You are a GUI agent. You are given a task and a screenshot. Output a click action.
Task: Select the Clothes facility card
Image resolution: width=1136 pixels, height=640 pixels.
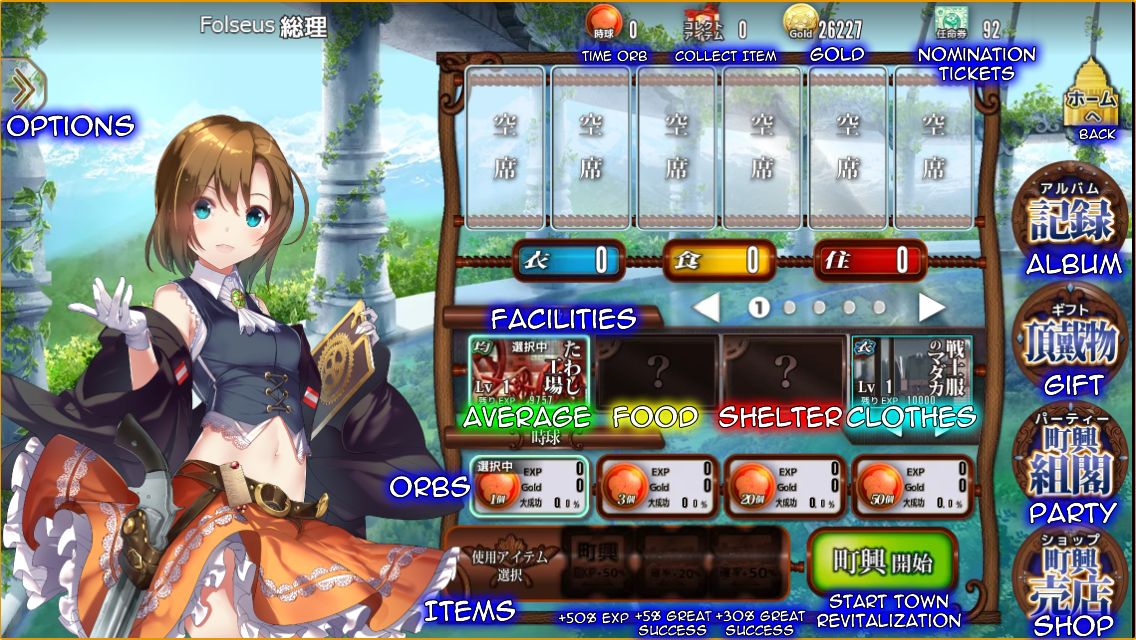[x=910, y=372]
